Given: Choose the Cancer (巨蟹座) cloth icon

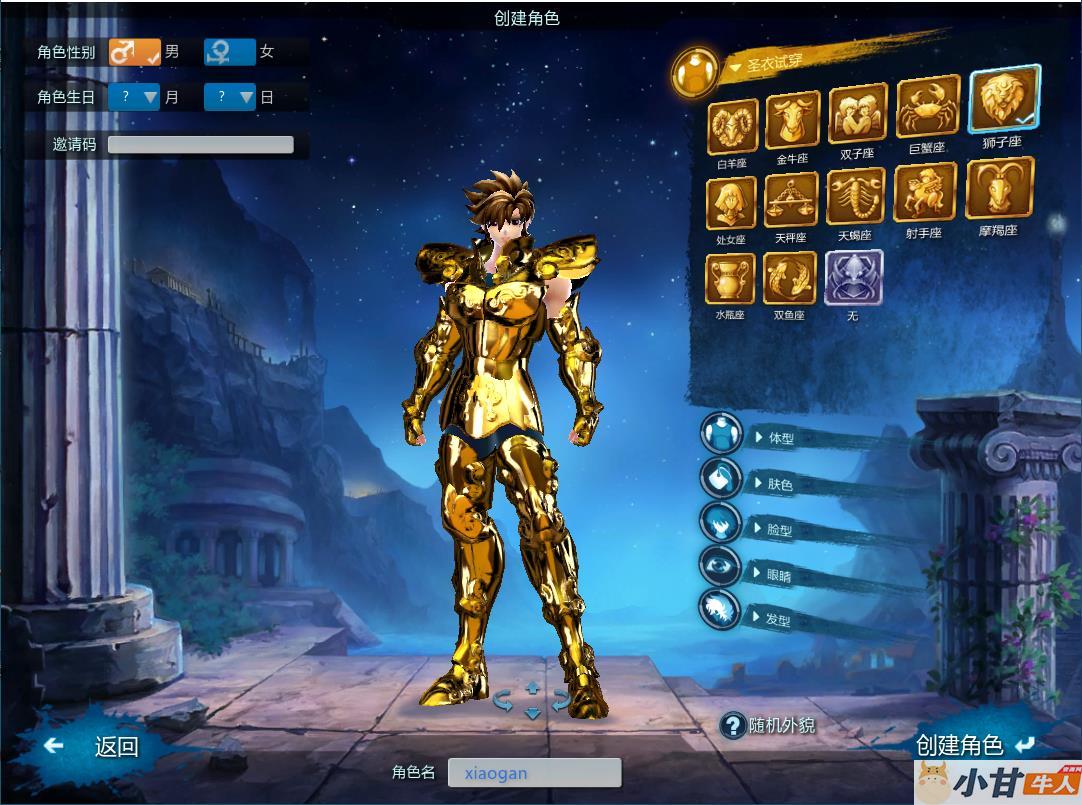Looking at the screenshot, I should tap(921, 110).
